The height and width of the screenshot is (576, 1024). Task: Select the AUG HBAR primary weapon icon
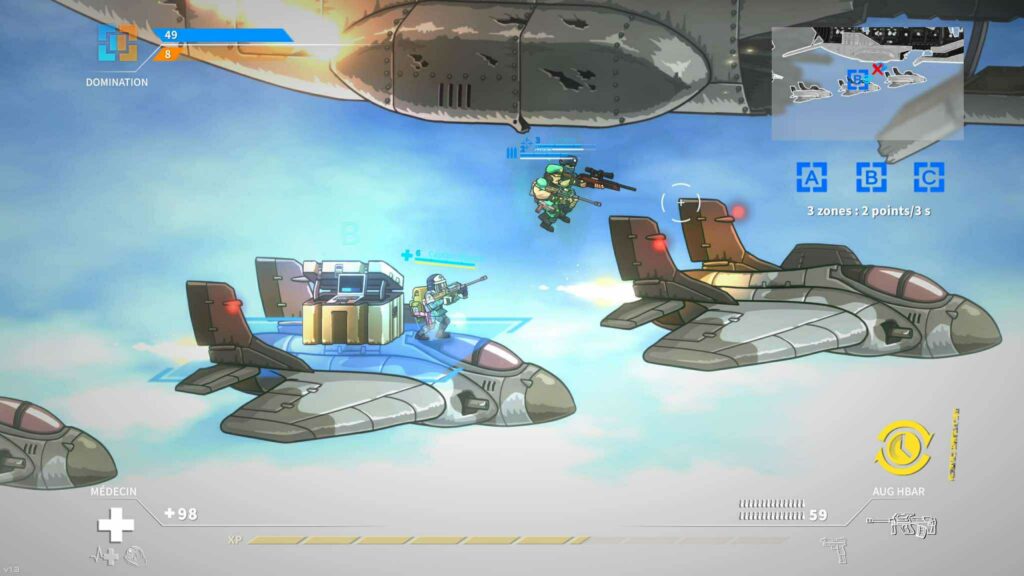tap(901, 525)
